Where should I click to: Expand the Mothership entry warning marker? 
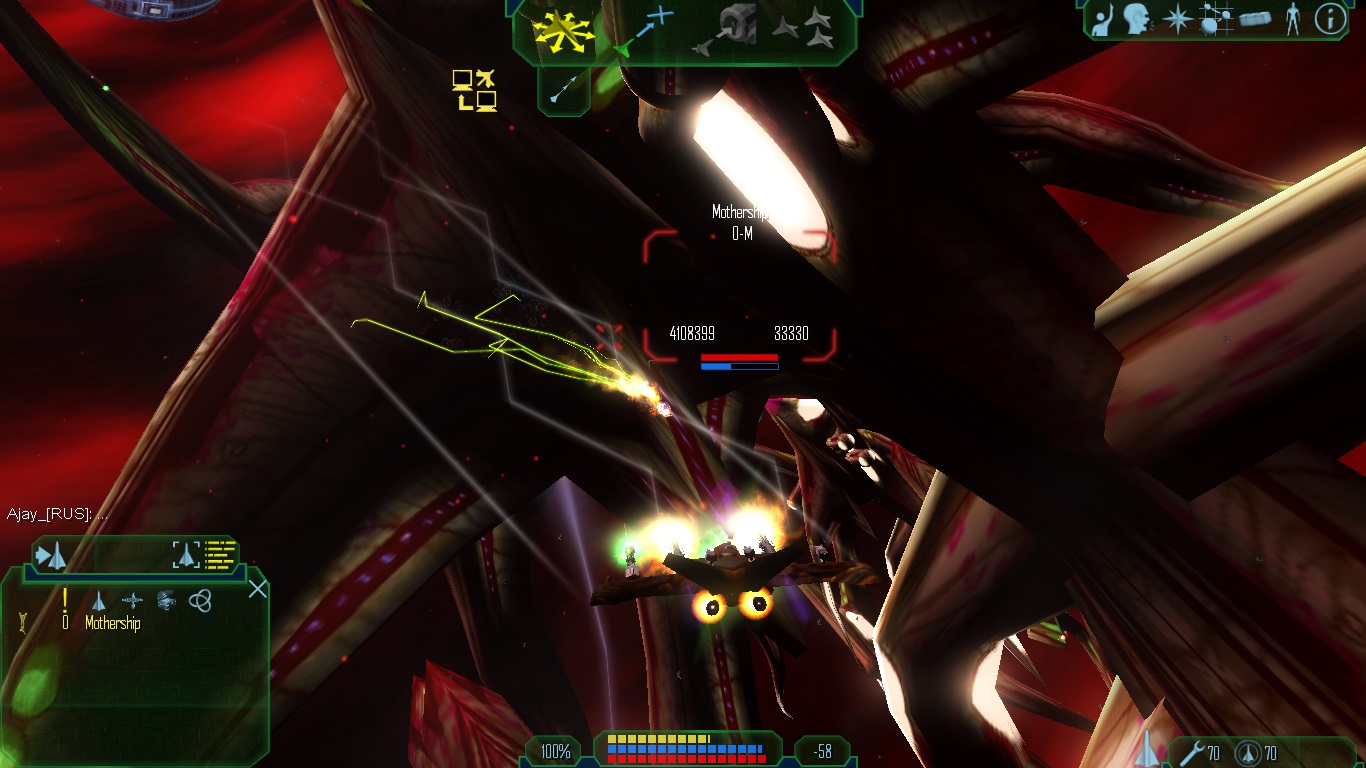click(65, 602)
